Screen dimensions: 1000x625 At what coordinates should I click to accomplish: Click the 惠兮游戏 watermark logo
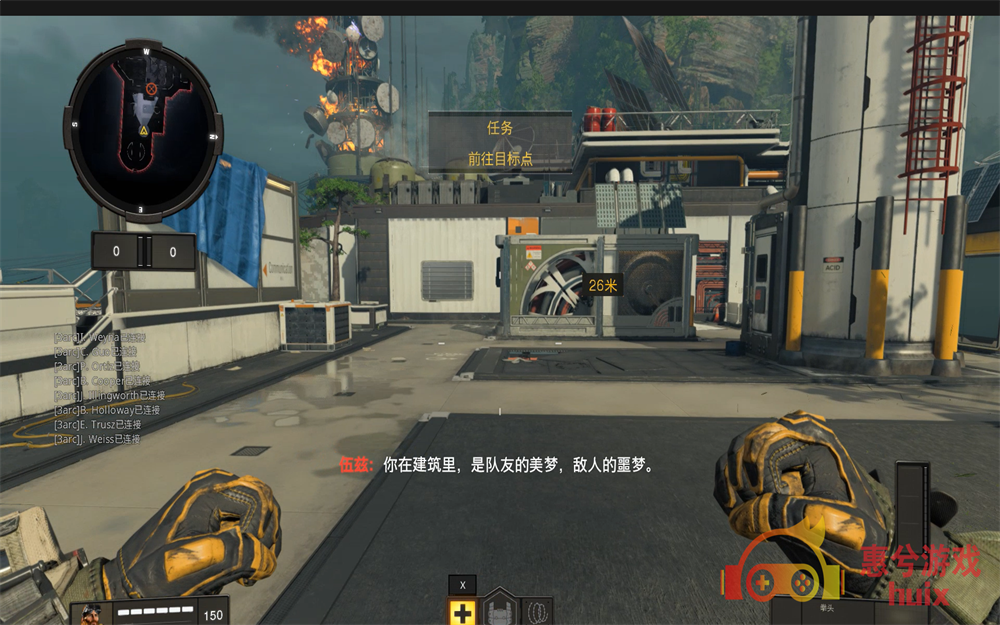click(850, 570)
